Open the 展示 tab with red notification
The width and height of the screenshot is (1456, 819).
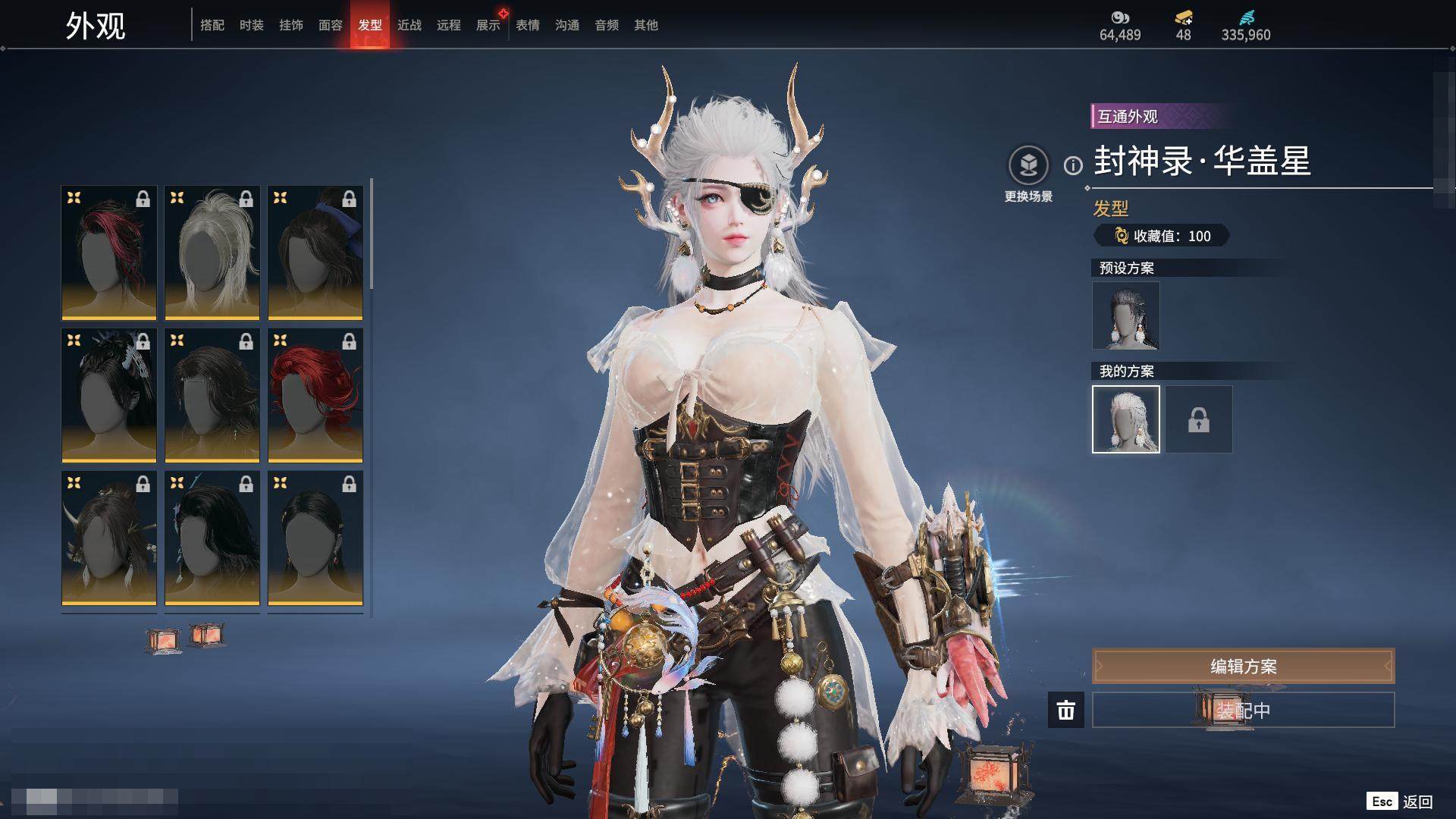coord(488,25)
